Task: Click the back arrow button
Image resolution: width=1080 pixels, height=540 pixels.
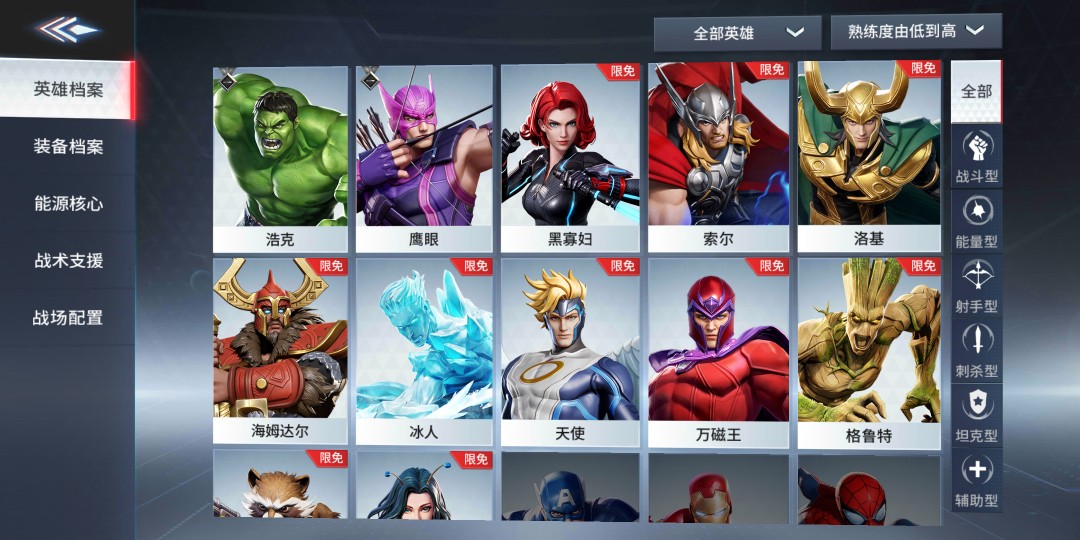Action: click(x=68, y=29)
